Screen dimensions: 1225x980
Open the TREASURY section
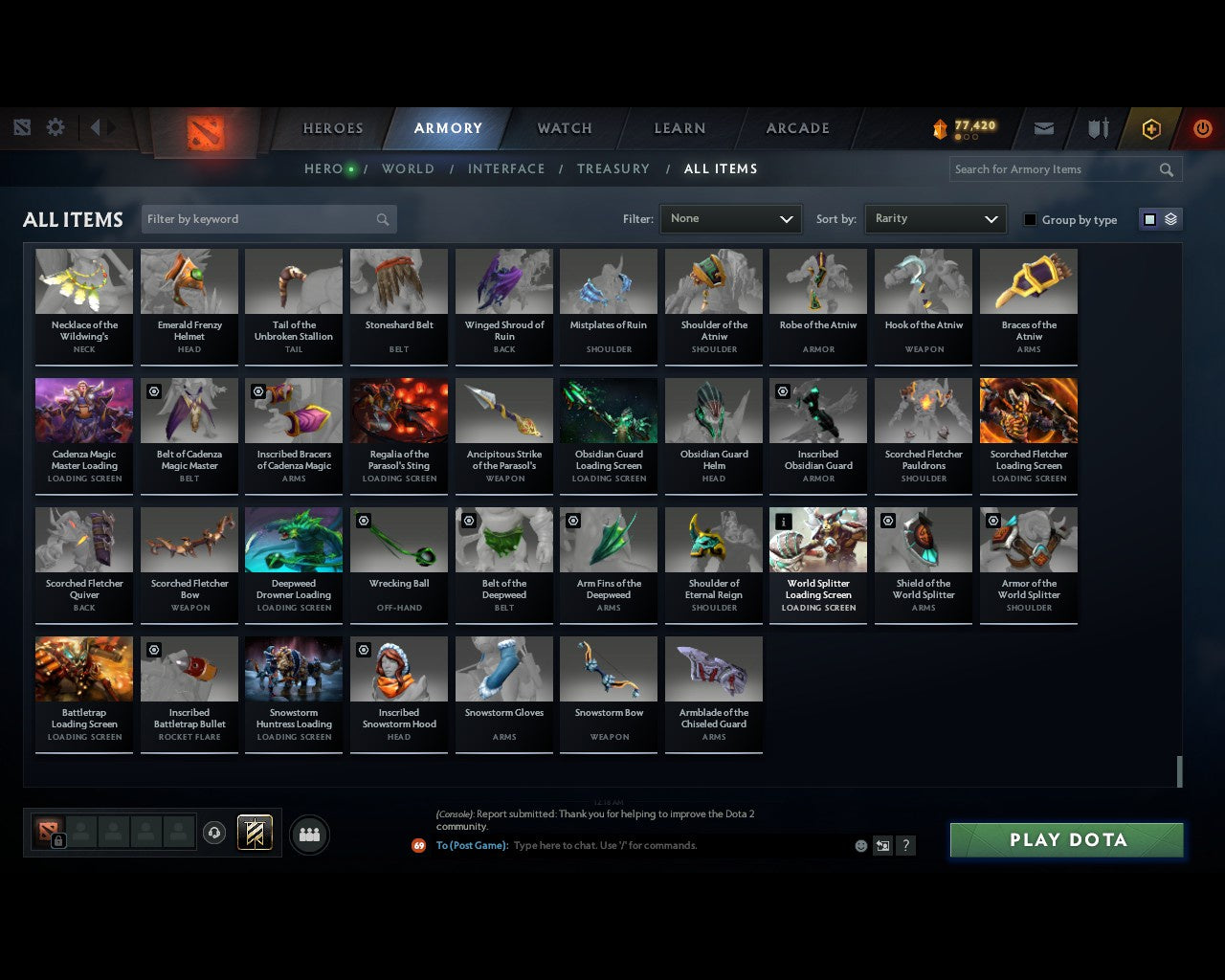[x=613, y=168]
